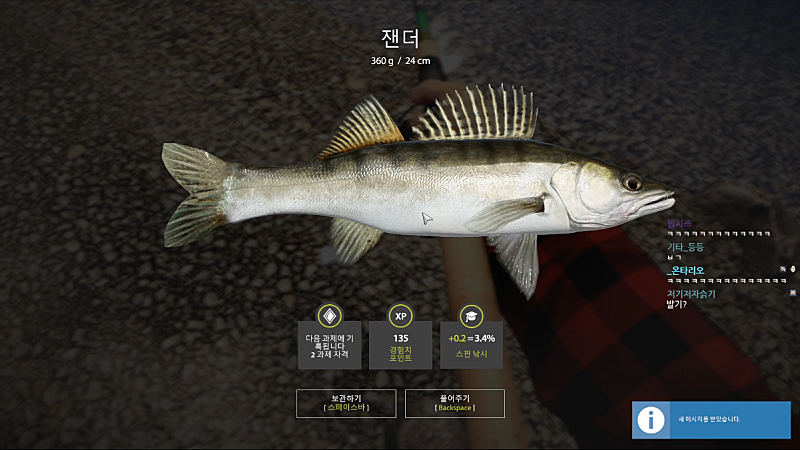Click the graduation cap skill icon

[472, 317]
